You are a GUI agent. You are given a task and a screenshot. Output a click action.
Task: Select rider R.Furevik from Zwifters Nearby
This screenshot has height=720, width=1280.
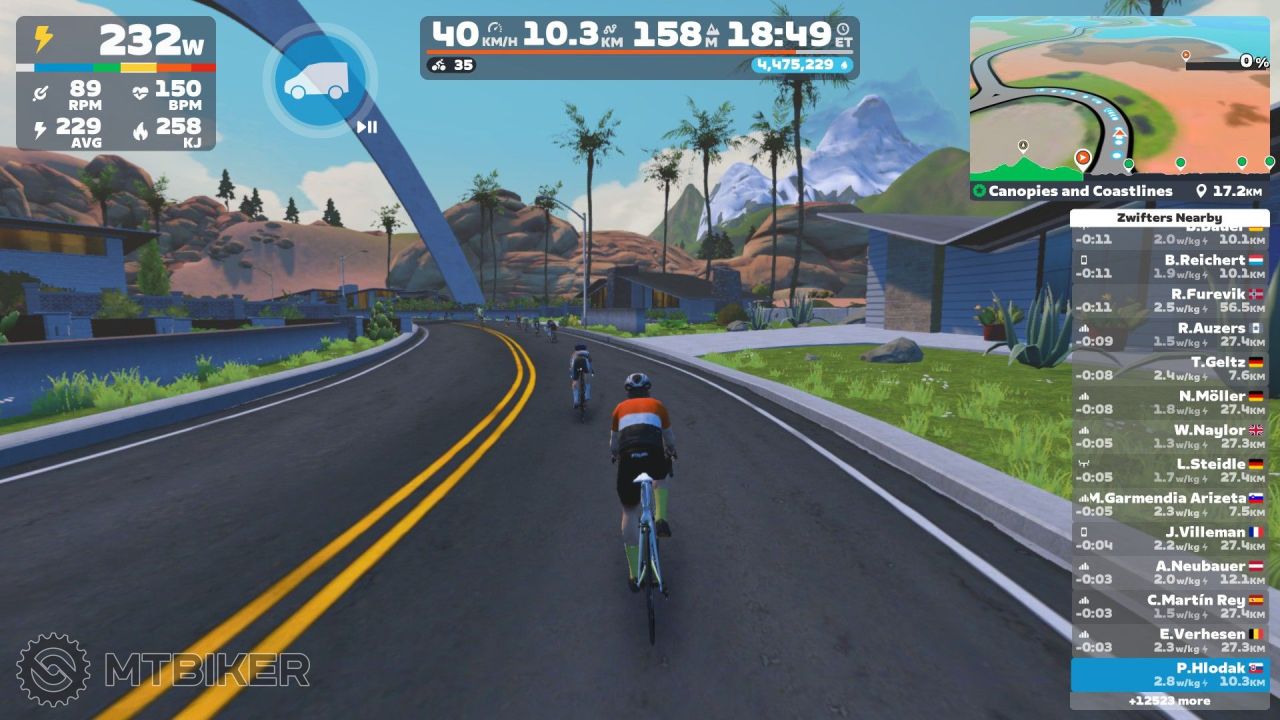point(1170,300)
